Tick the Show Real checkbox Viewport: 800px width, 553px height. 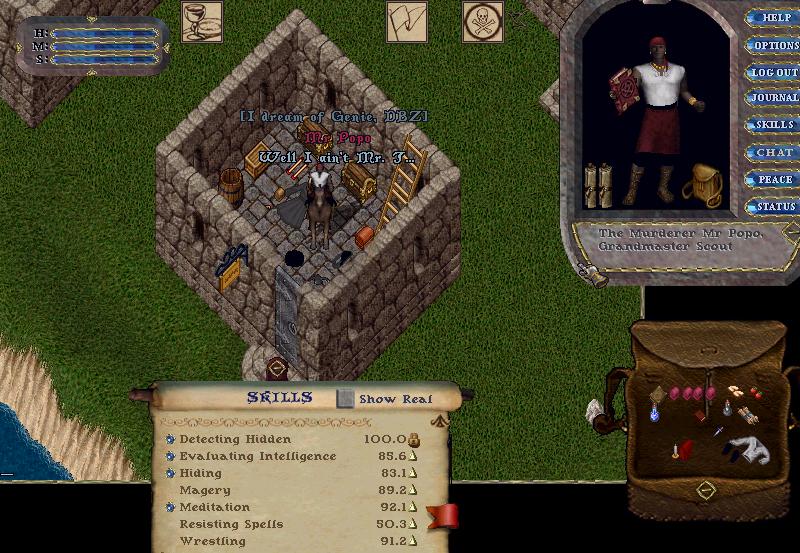point(346,398)
